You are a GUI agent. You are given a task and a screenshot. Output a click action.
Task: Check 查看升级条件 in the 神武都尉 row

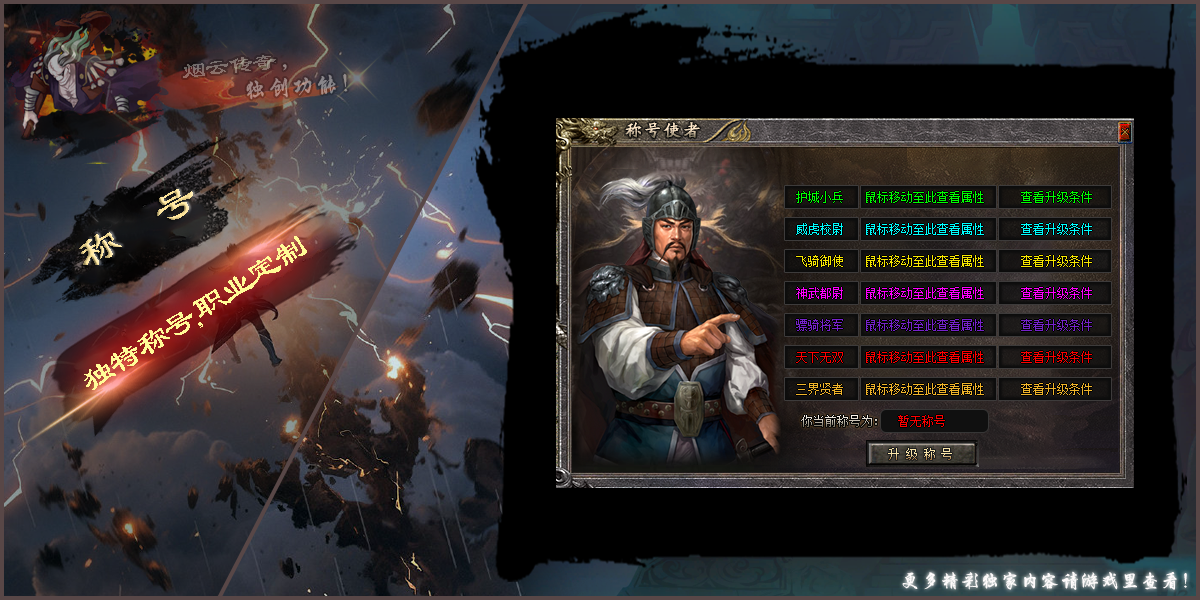(1055, 294)
